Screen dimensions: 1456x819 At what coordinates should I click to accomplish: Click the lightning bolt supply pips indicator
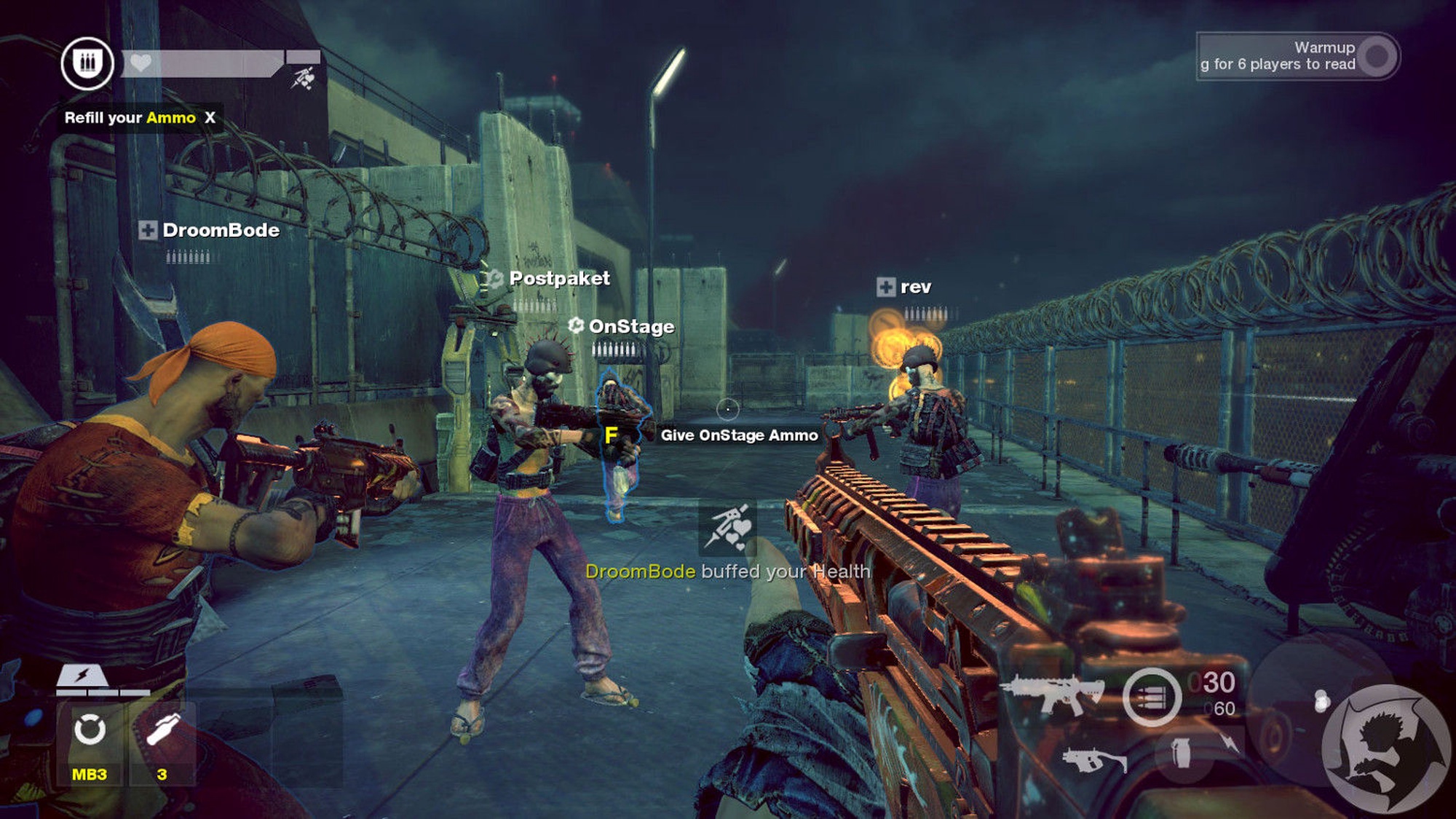tap(83, 677)
